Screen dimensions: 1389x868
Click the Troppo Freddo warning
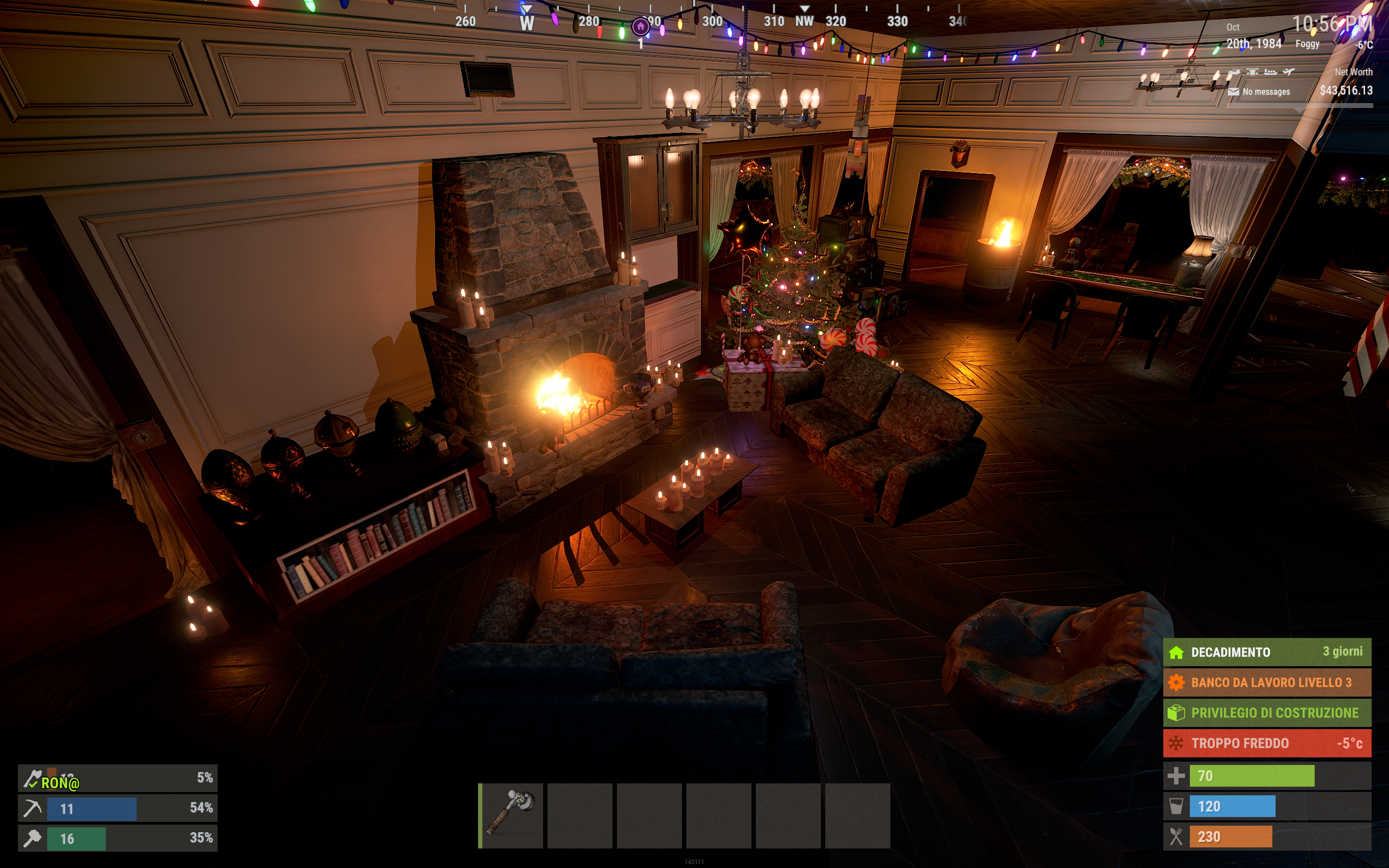click(1267, 743)
